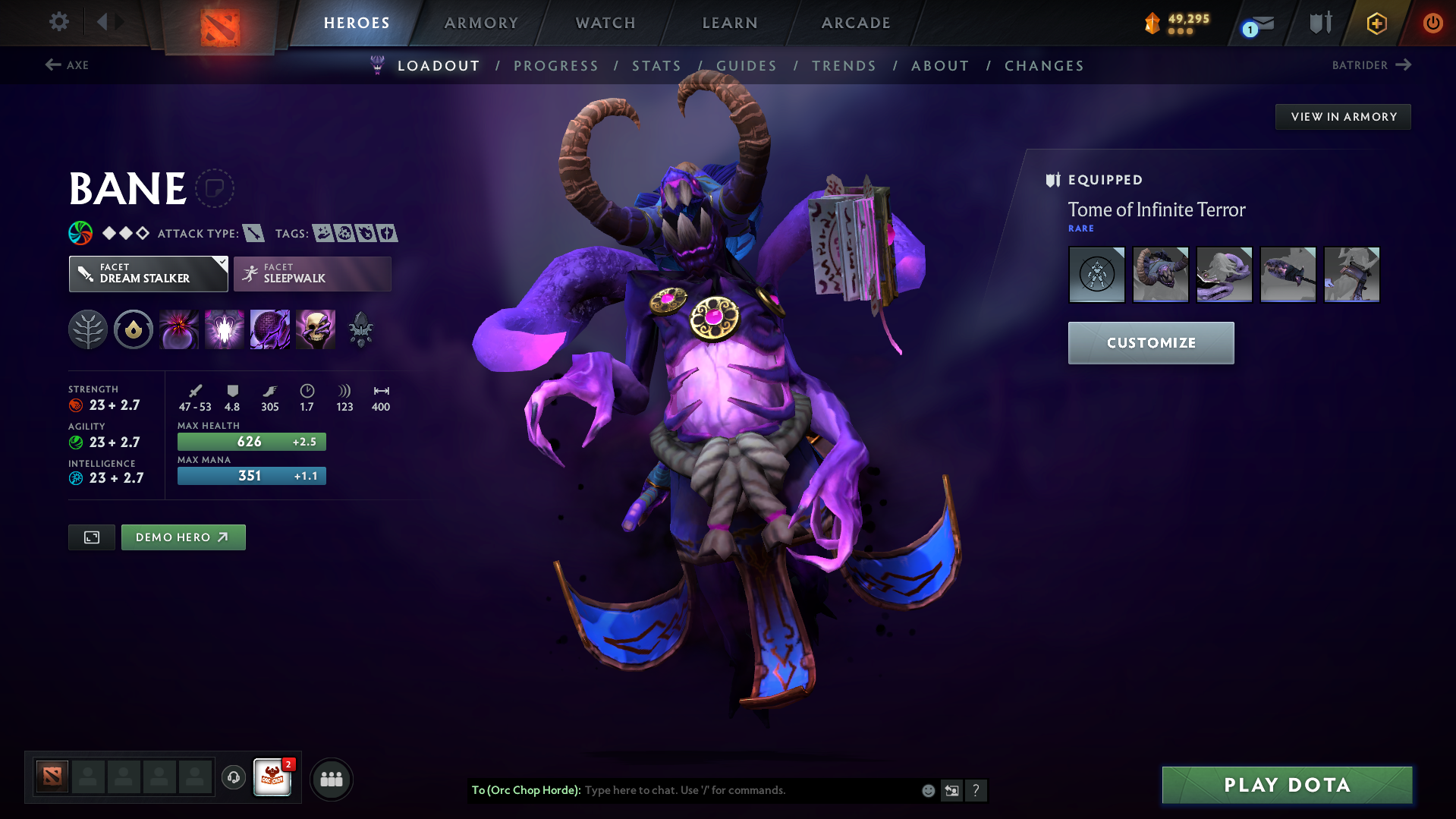Click the Aghanim's Scepter upgrade icon
Image resolution: width=1456 pixels, height=819 pixels.
pyautogui.click(x=360, y=329)
